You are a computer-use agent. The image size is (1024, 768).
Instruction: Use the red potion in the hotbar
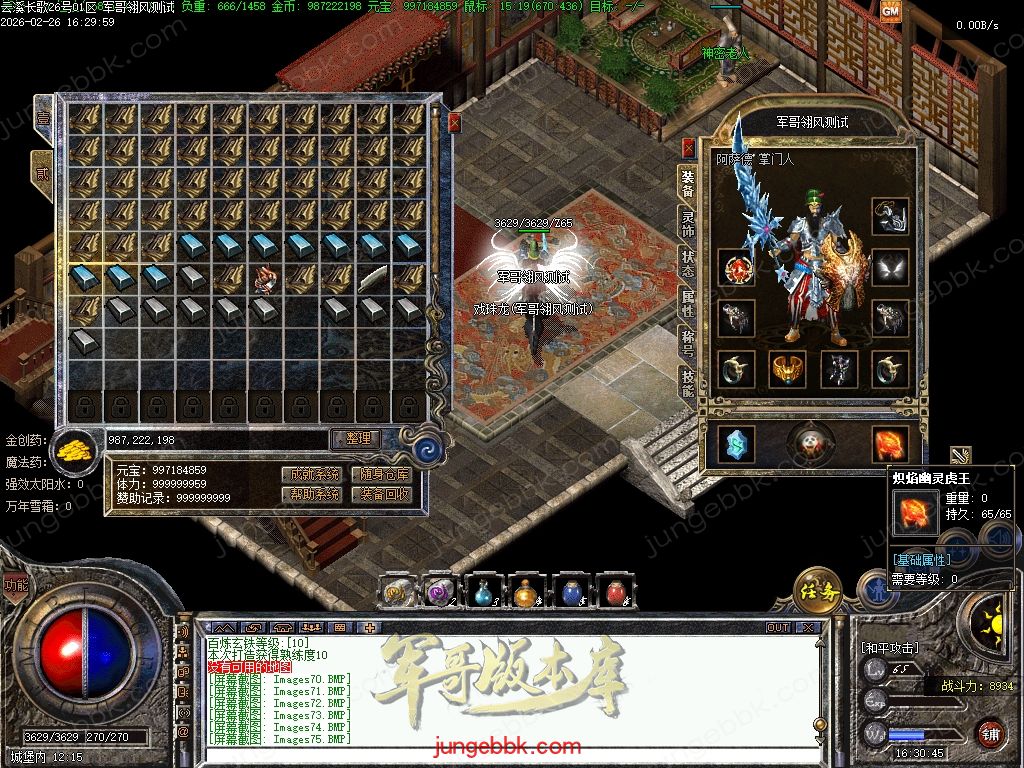616,593
